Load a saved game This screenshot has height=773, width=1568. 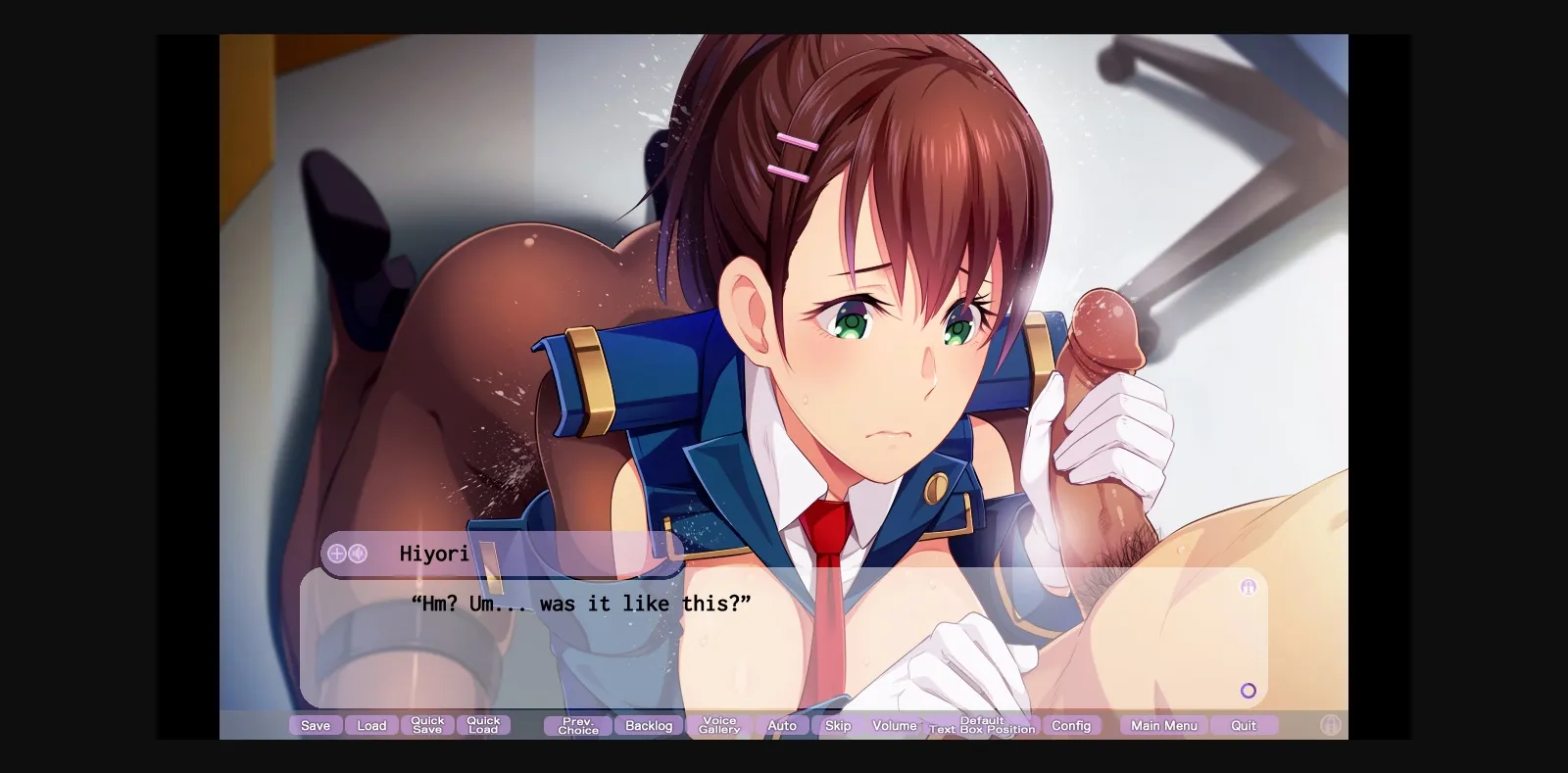(371, 725)
